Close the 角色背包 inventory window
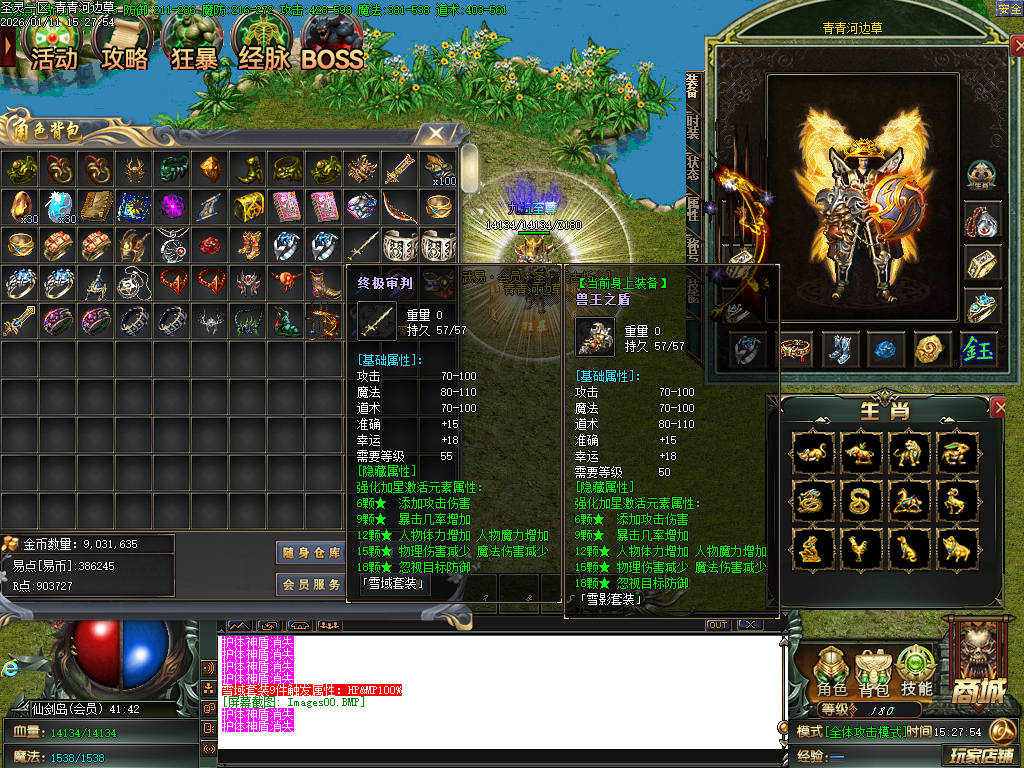Image resolution: width=1024 pixels, height=768 pixels. click(436, 133)
